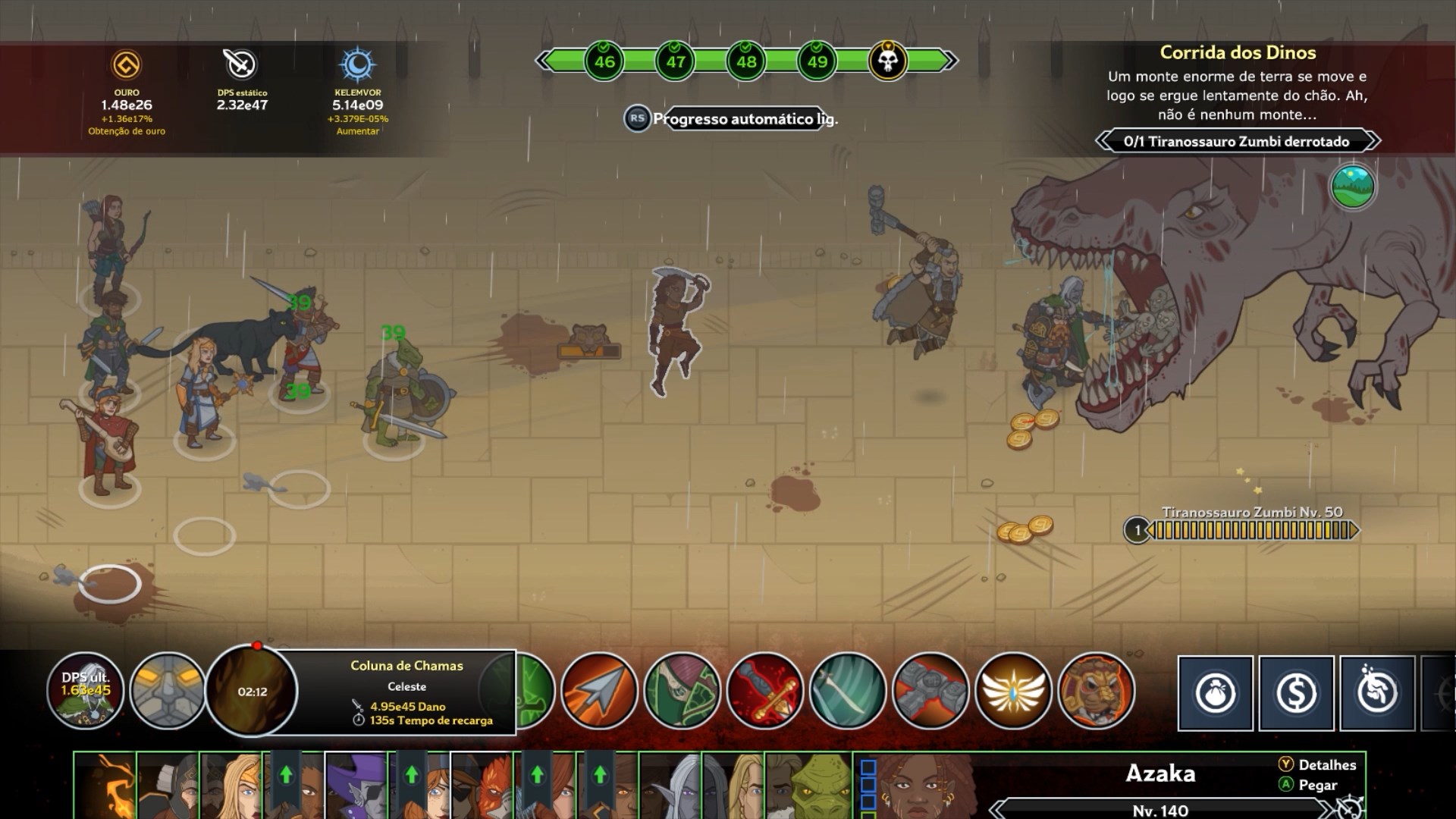Click the gold coin icon
This screenshot has width=1456, height=819.
pos(127,65)
